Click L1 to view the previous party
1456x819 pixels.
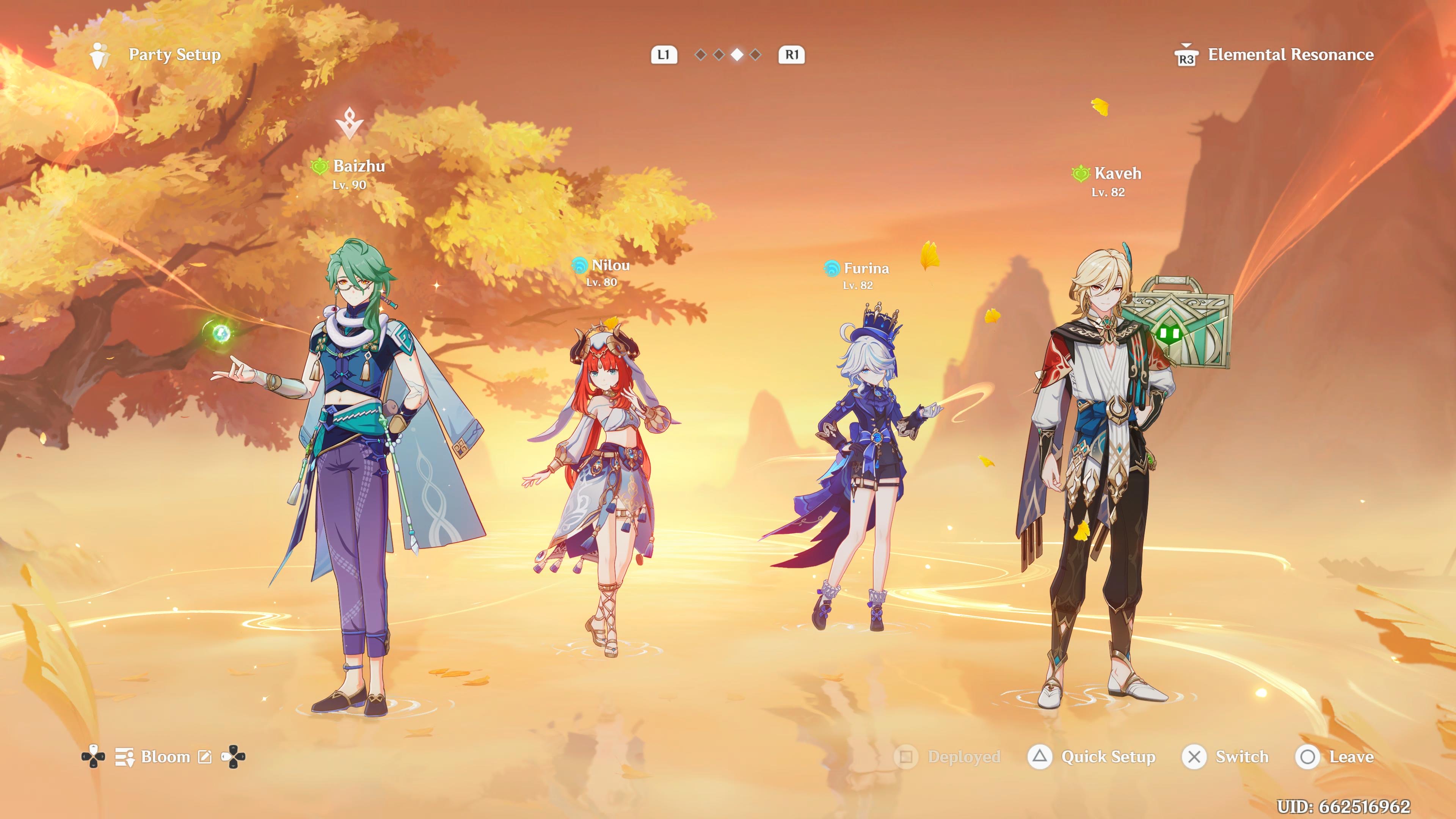(664, 54)
